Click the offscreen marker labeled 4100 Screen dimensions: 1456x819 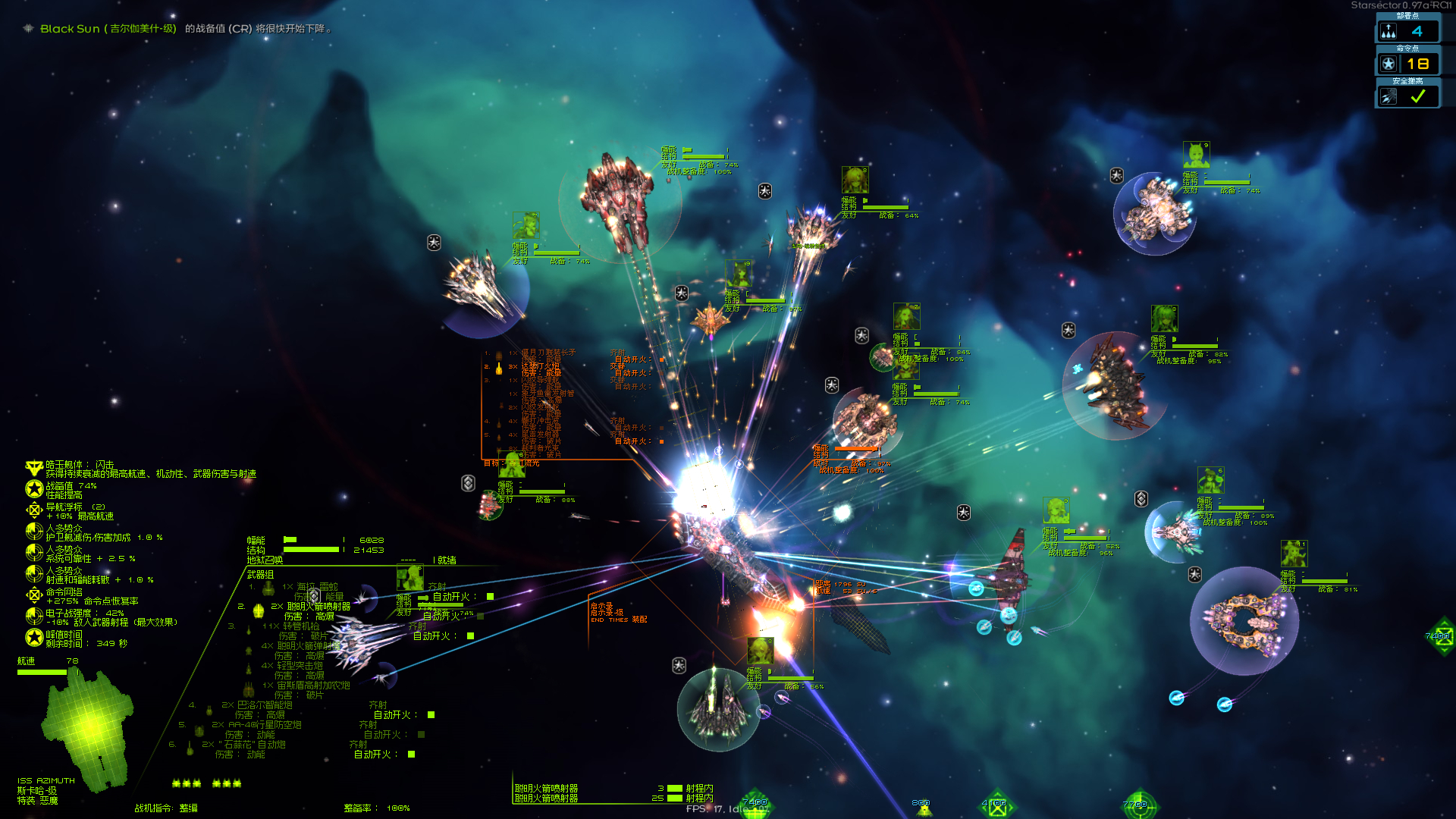[x=996, y=805]
